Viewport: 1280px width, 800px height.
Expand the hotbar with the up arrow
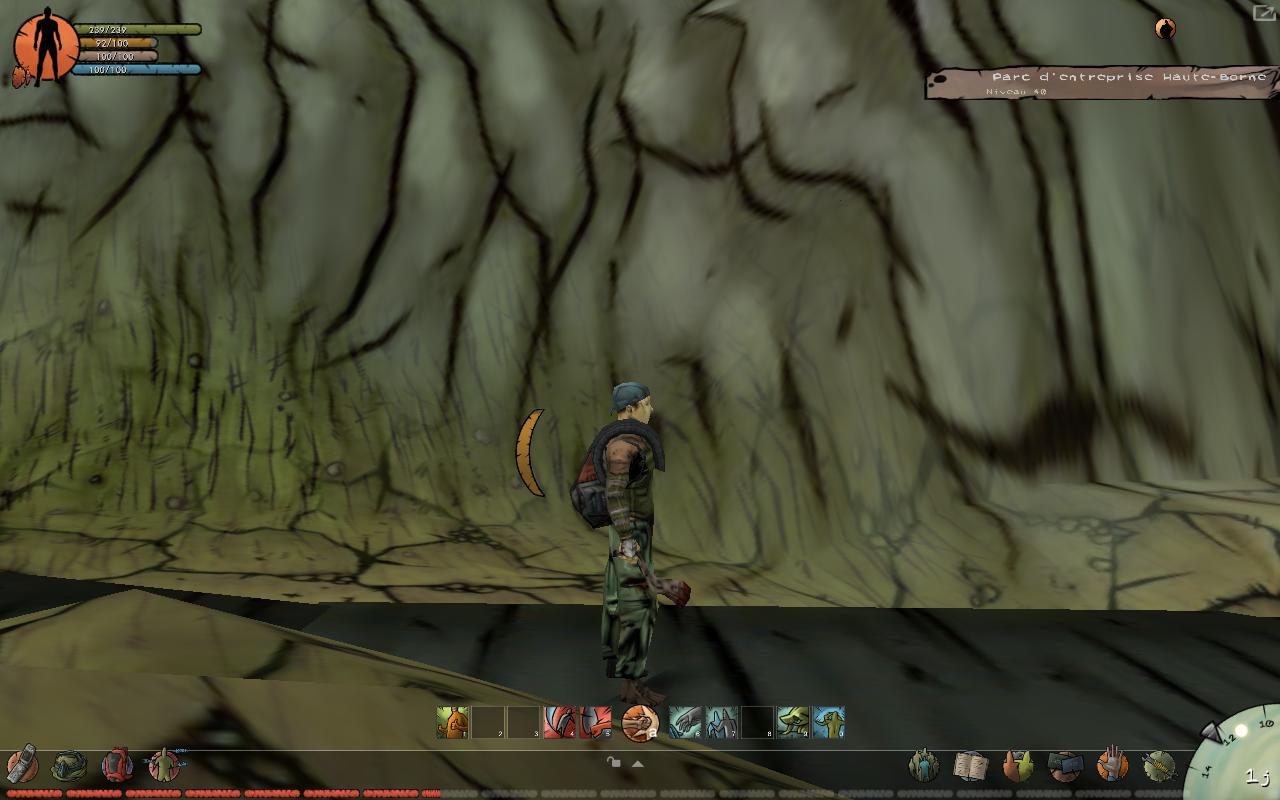[637, 763]
